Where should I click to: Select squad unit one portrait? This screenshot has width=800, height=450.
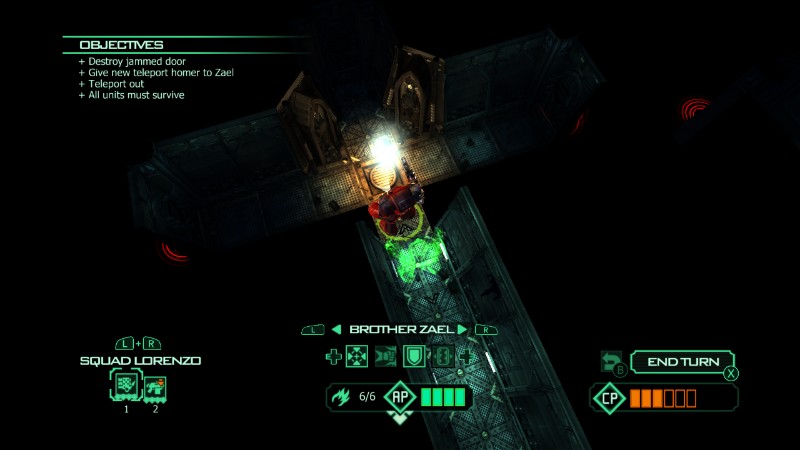127,387
